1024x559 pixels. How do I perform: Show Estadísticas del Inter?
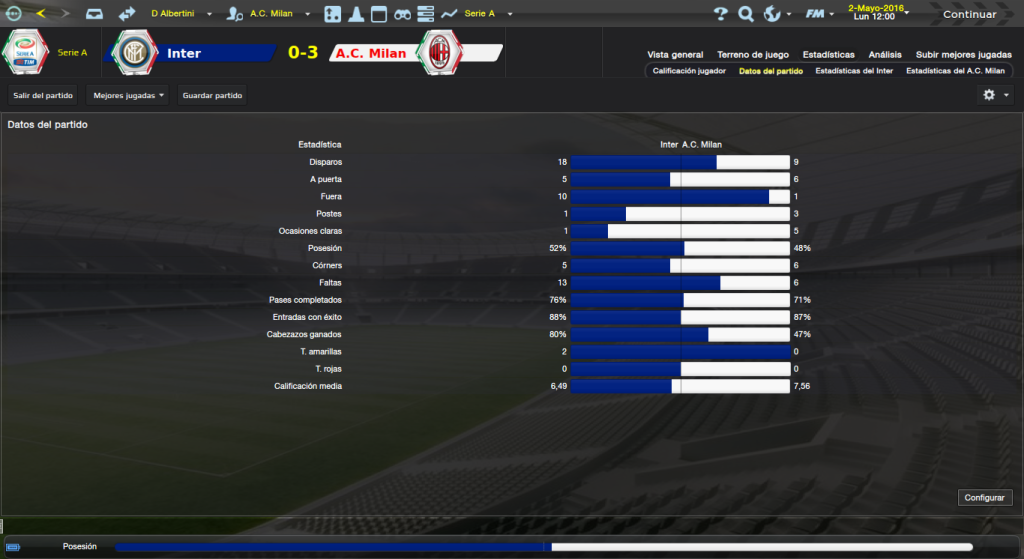pyautogui.click(x=854, y=72)
